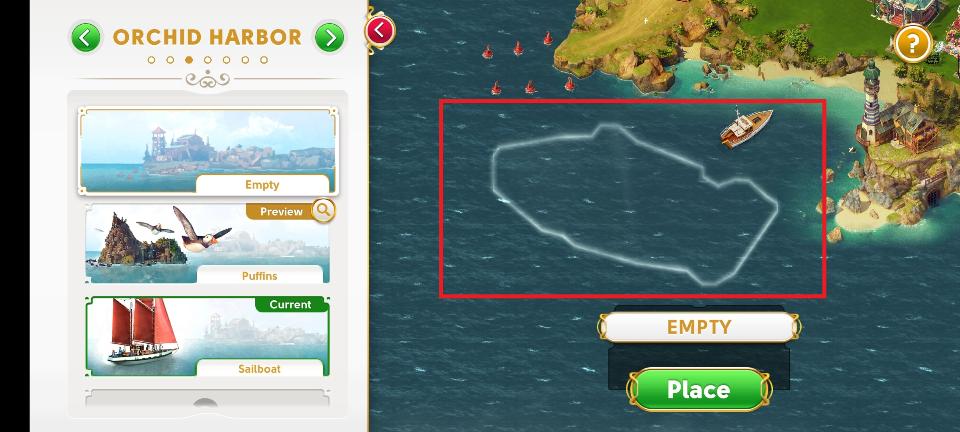Select the Empty decoration option
The height and width of the screenshot is (432, 960).
pos(207,152)
